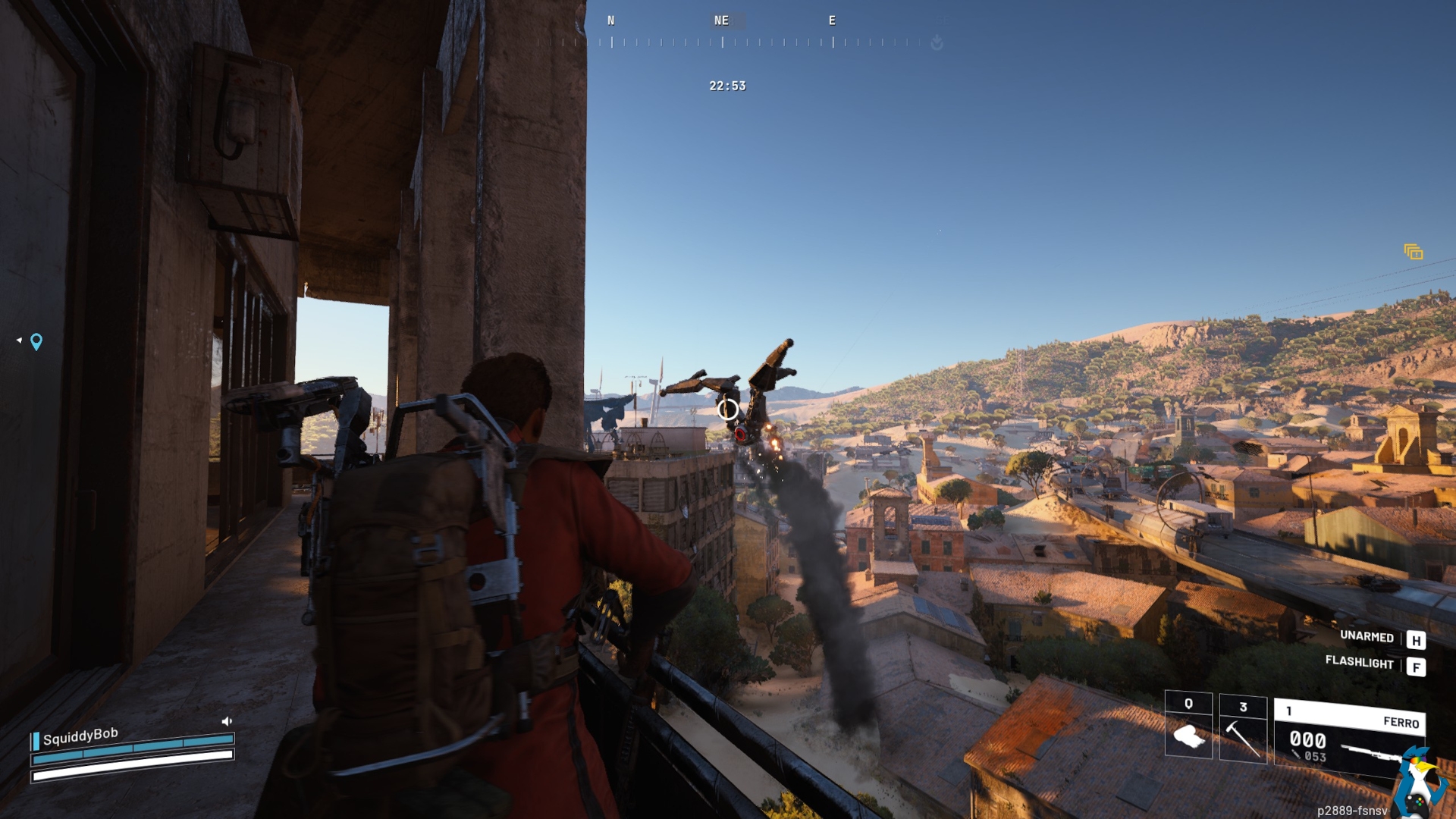Choose the pickaxe tool slot
Screen dimensions: 1456x819
pos(1242,729)
